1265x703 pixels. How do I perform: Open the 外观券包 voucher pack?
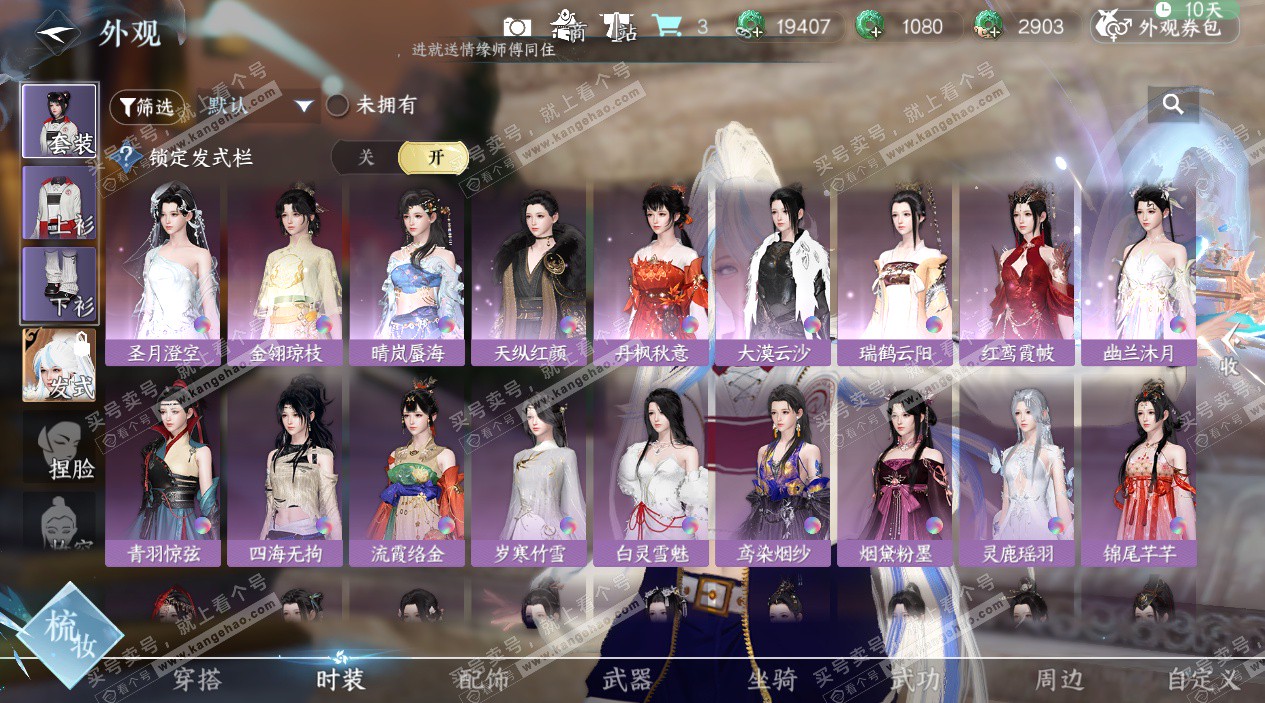point(1165,27)
